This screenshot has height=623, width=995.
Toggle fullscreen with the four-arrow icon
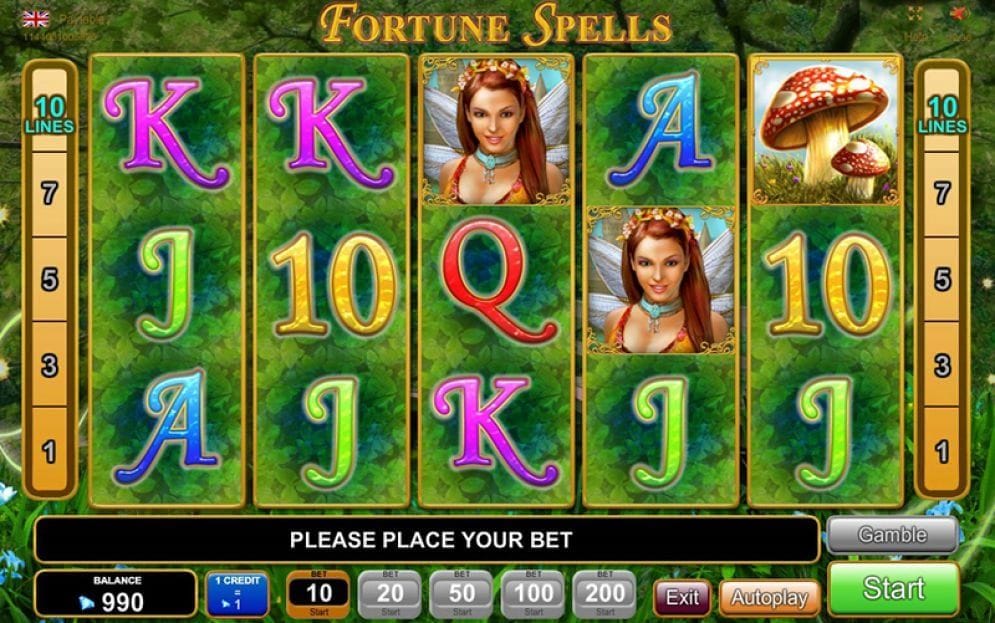tap(915, 15)
